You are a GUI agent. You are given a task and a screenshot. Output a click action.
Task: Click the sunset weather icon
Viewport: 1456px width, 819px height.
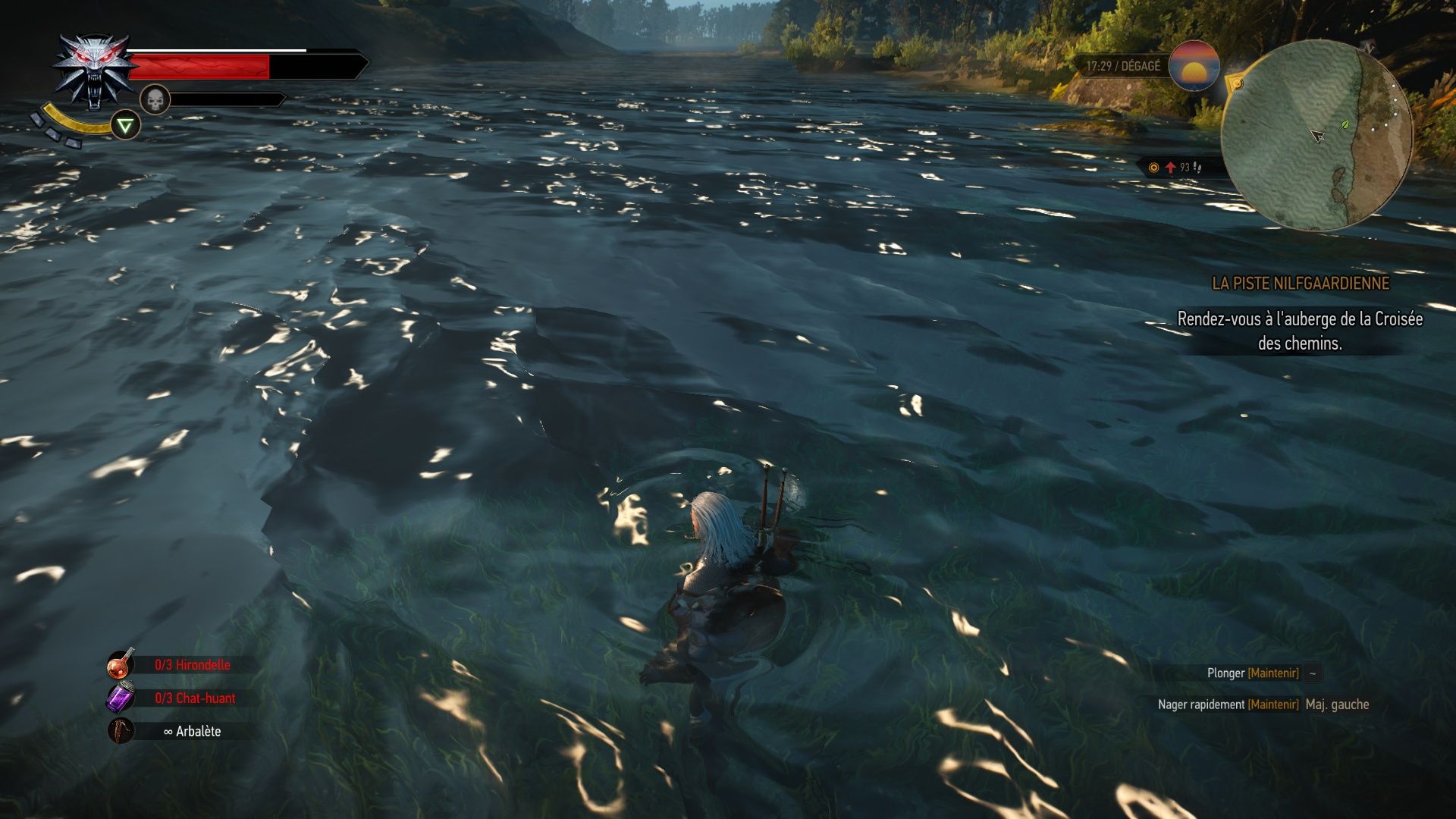[x=1195, y=67]
